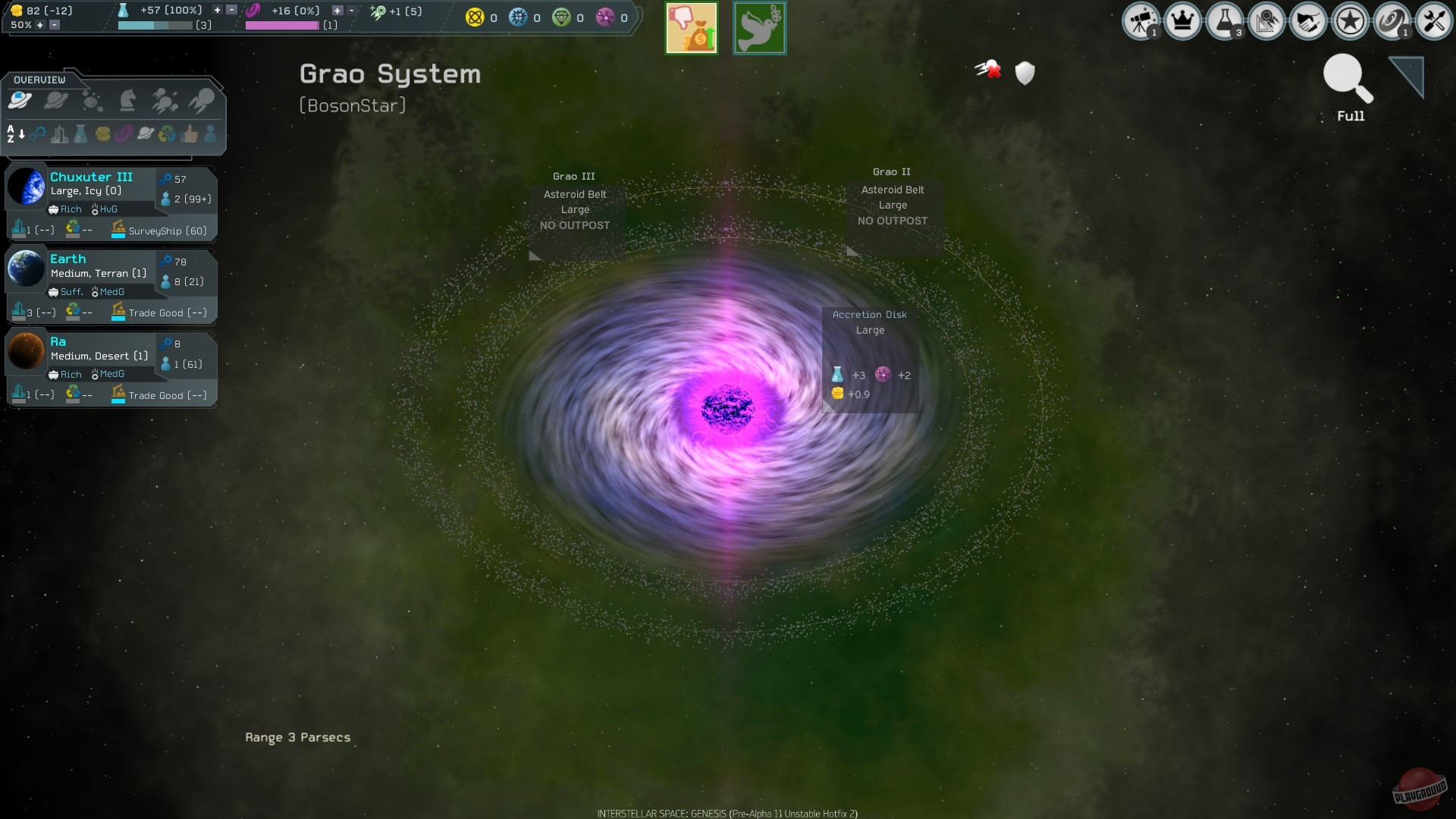
Task: Toggle the thumbs-down disapproval indicator at top center
Action: coord(691,28)
